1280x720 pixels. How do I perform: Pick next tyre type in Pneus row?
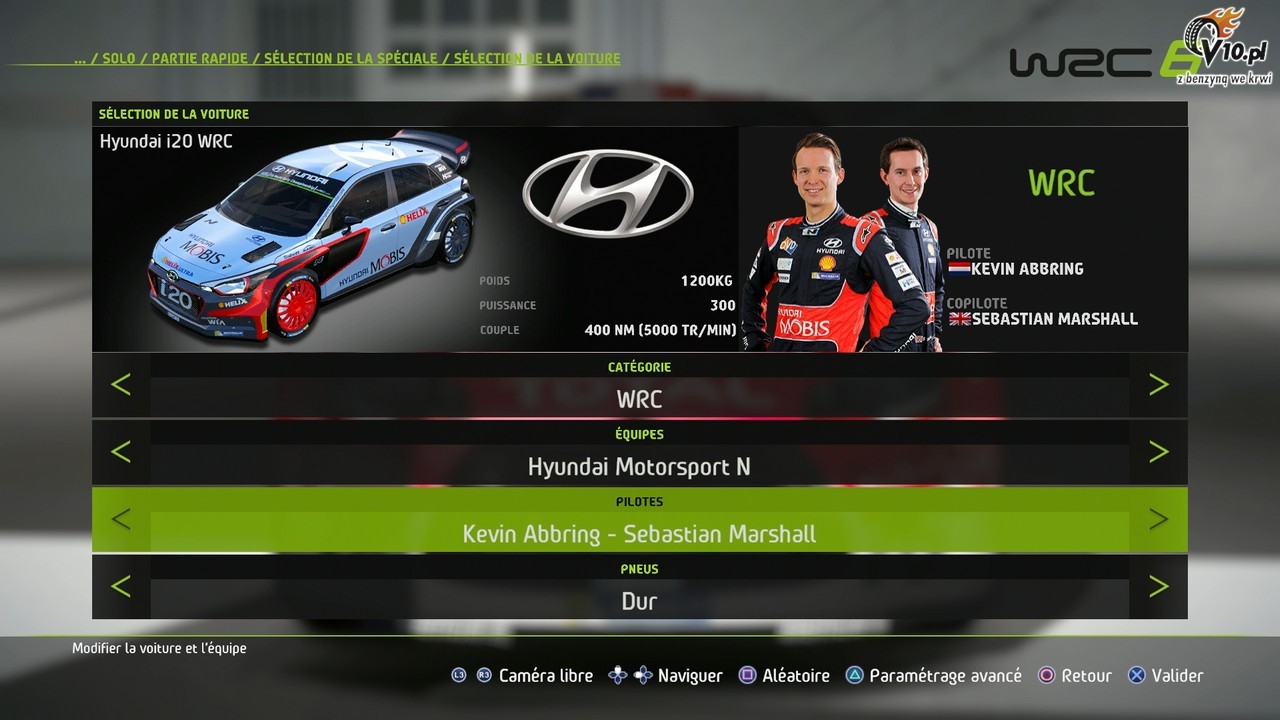point(1158,586)
